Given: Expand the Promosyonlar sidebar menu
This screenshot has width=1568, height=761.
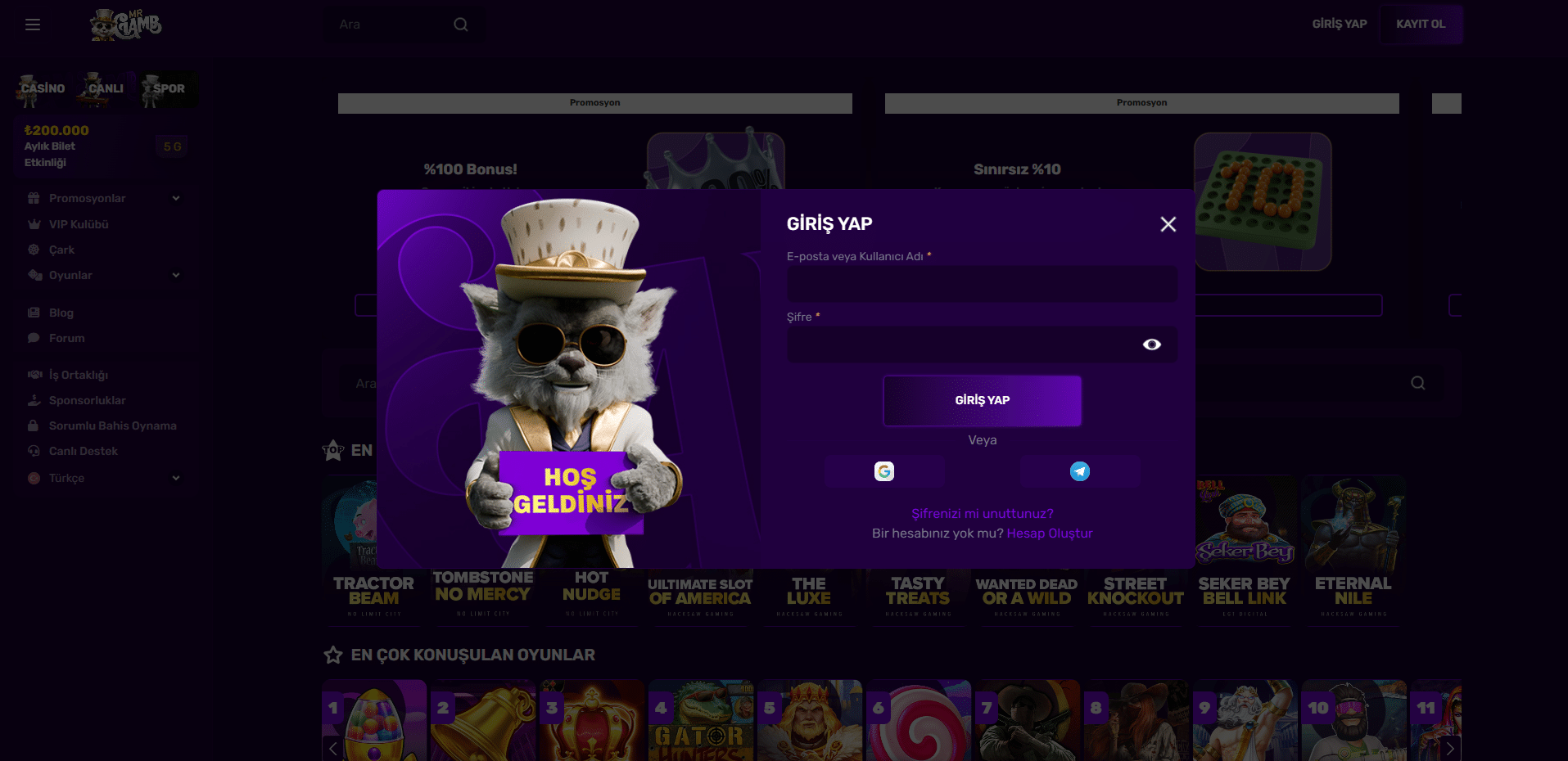Looking at the screenshot, I should click(104, 198).
